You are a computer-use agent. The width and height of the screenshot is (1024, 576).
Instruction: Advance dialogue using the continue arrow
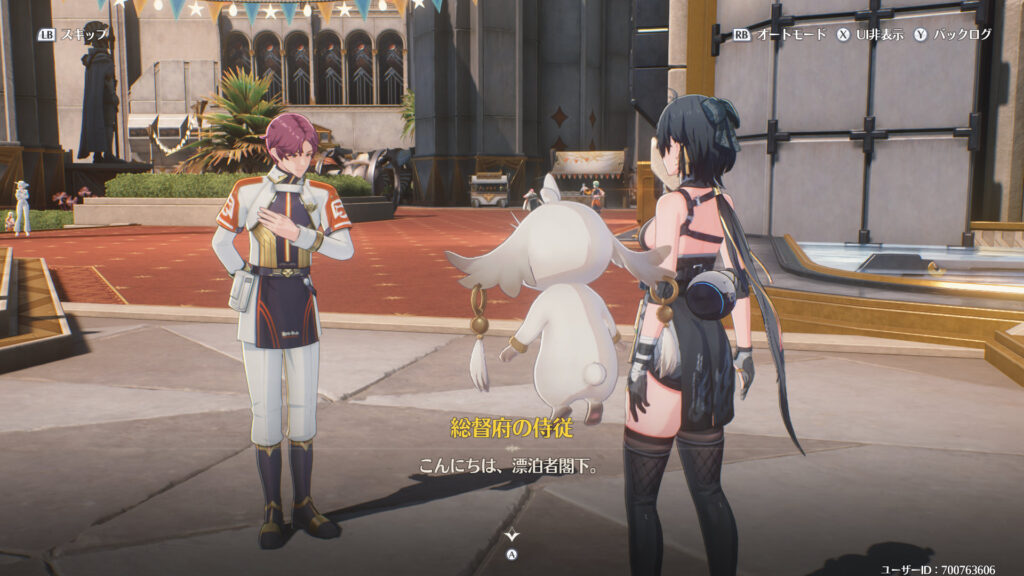point(512,537)
